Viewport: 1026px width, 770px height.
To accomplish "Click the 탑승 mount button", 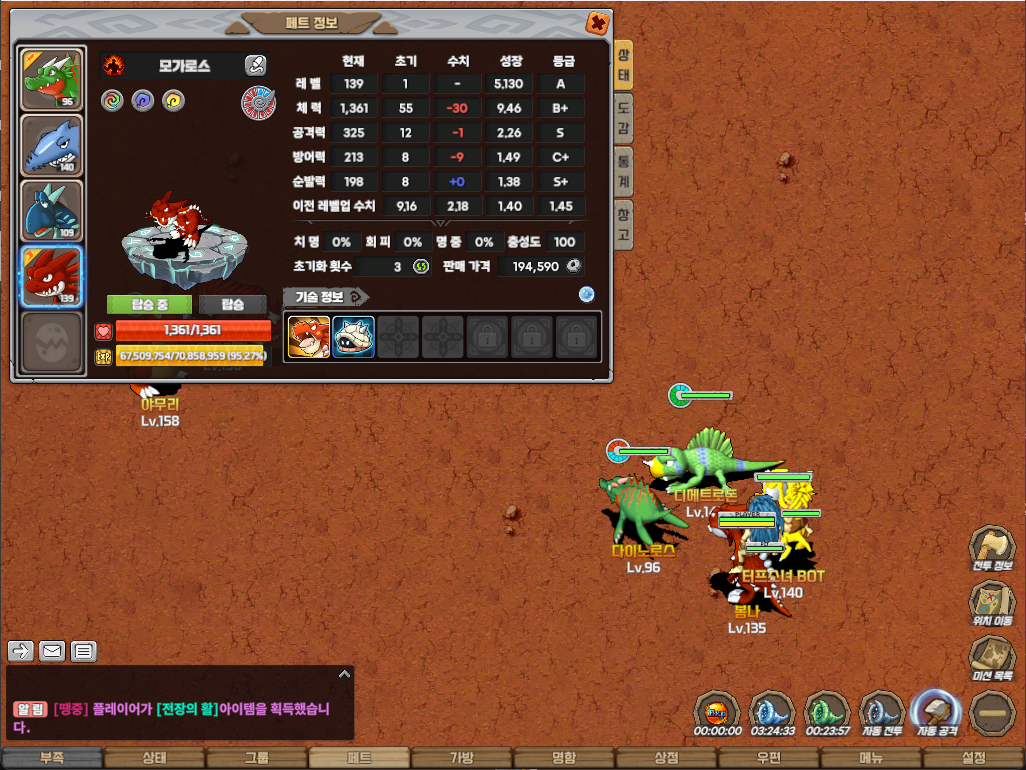I will pyautogui.click(x=233, y=304).
